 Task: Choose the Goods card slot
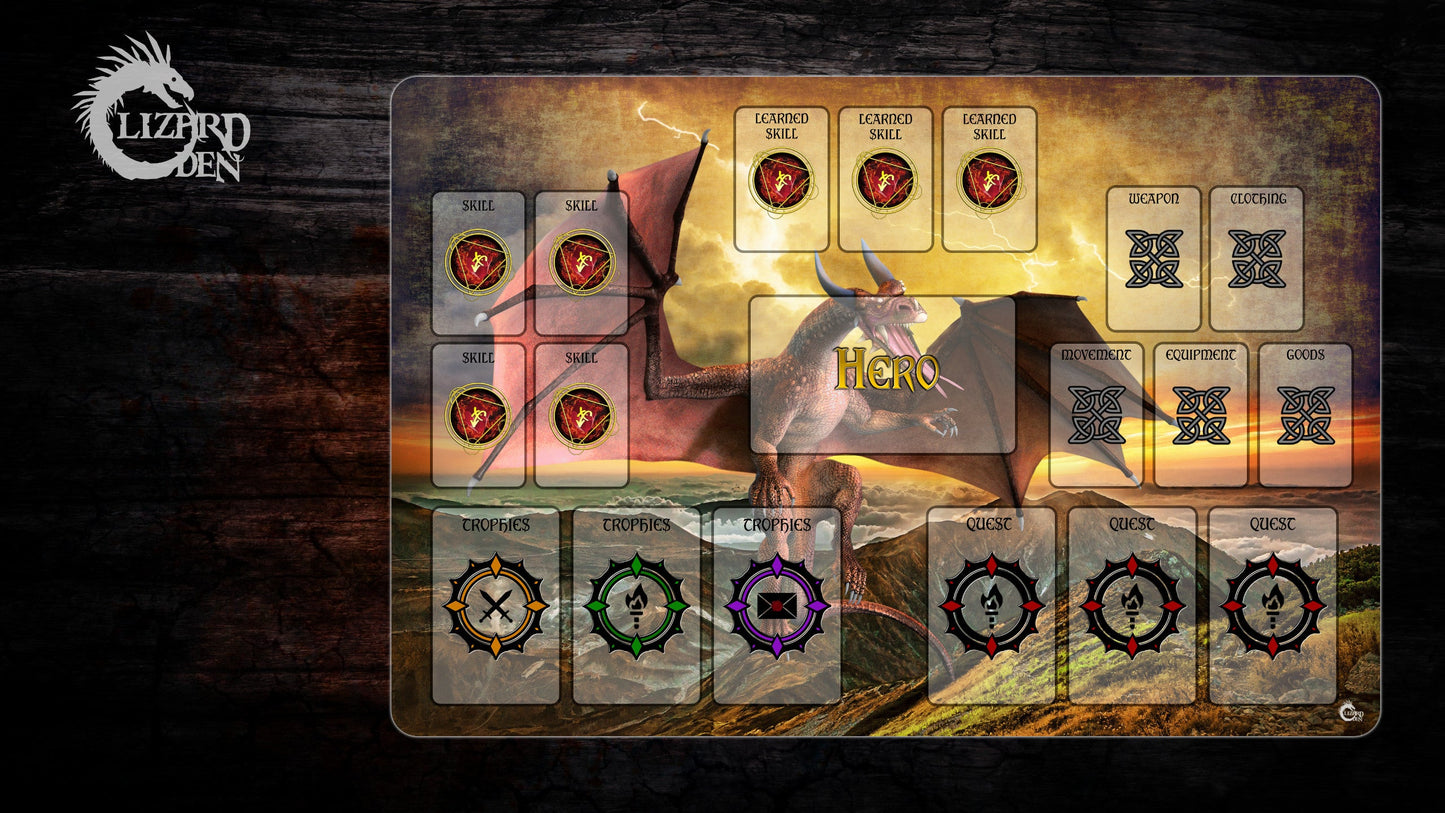click(x=1305, y=415)
